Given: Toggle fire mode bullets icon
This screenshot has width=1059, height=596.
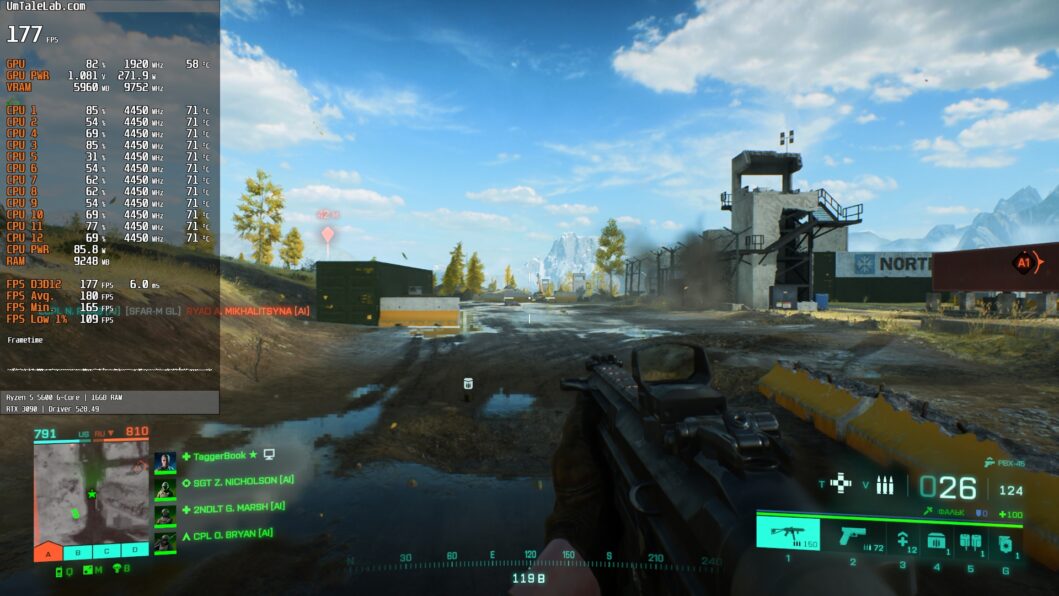Looking at the screenshot, I should click(x=884, y=485).
